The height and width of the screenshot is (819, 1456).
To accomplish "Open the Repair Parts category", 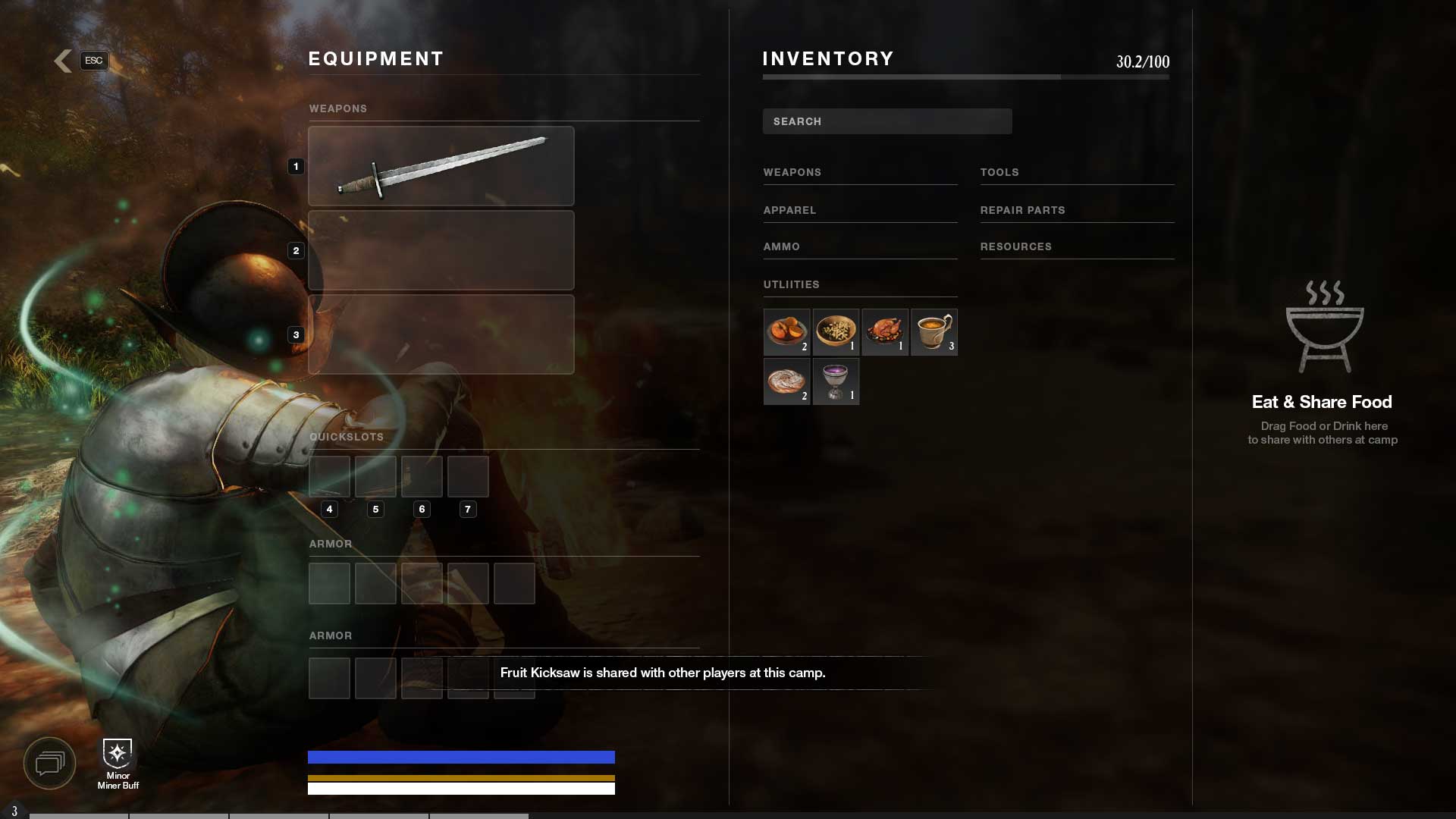I will (x=1022, y=210).
